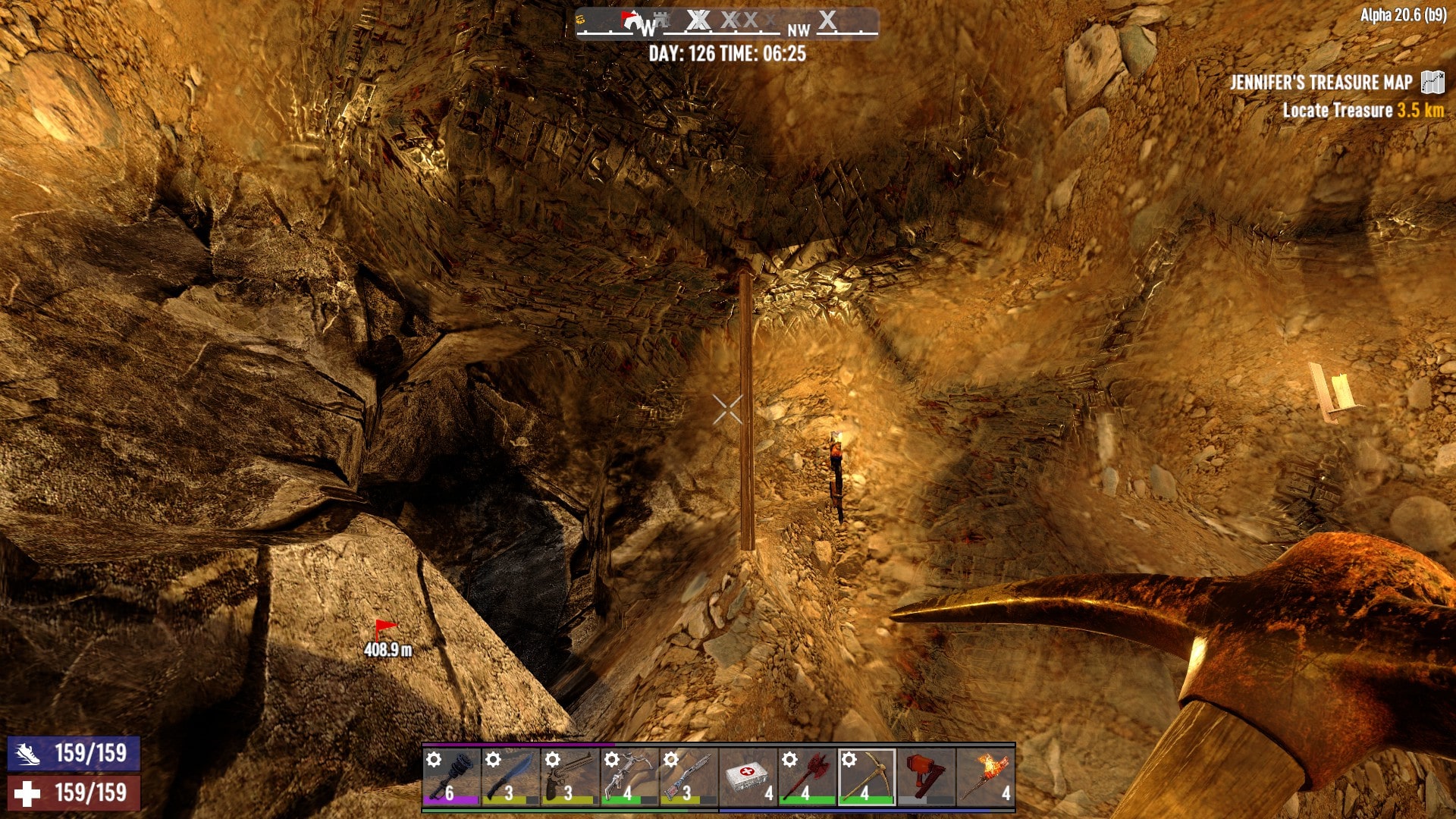1456x819 pixels.
Task: Equip the machete from the hotbar
Action: coord(510,777)
